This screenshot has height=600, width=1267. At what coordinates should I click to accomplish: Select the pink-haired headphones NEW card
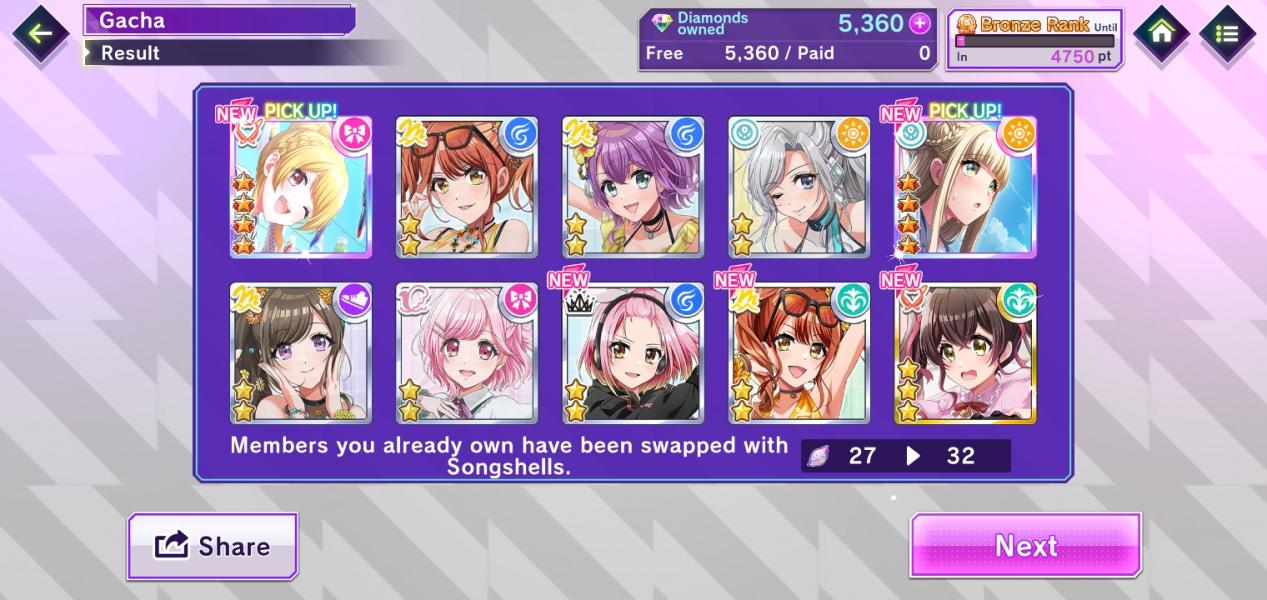633,353
